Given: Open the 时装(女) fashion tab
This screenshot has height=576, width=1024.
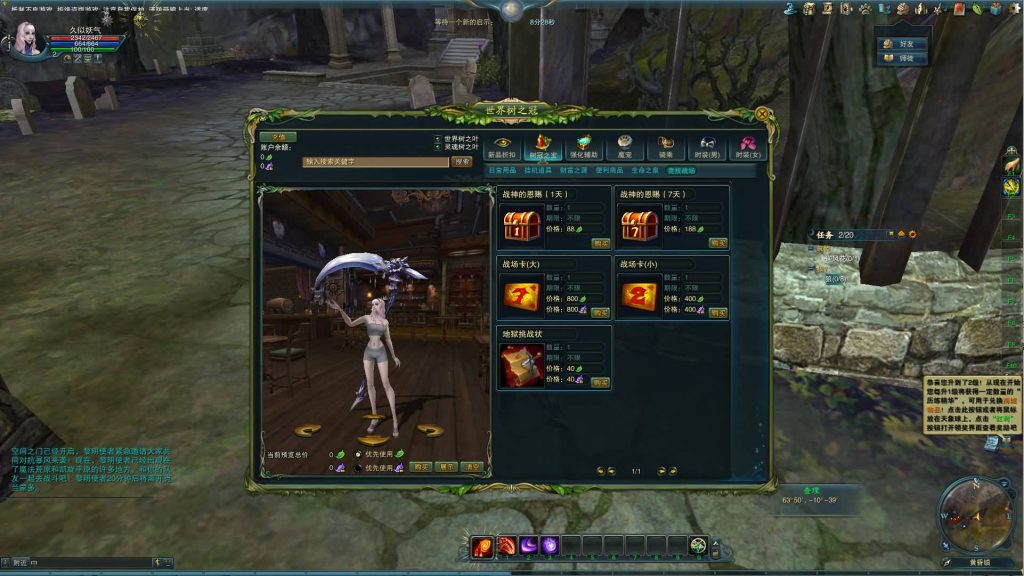Looking at the screenshot, I should 747,147.
